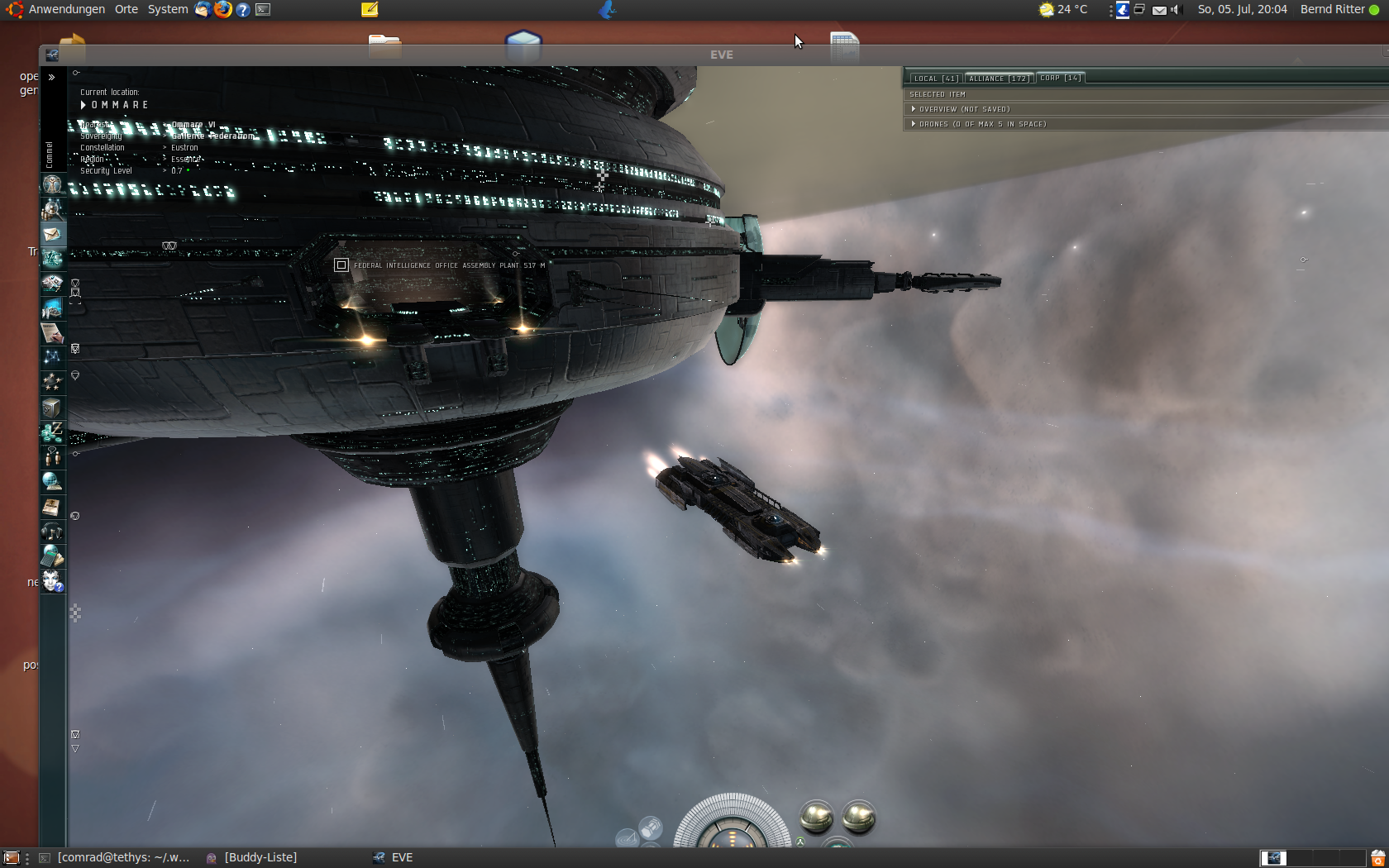Image resolution: width=1389 pixels, height=868 pixels.
Task: Toggle the tactical overlay radar icon
Action: click(628, 838)
